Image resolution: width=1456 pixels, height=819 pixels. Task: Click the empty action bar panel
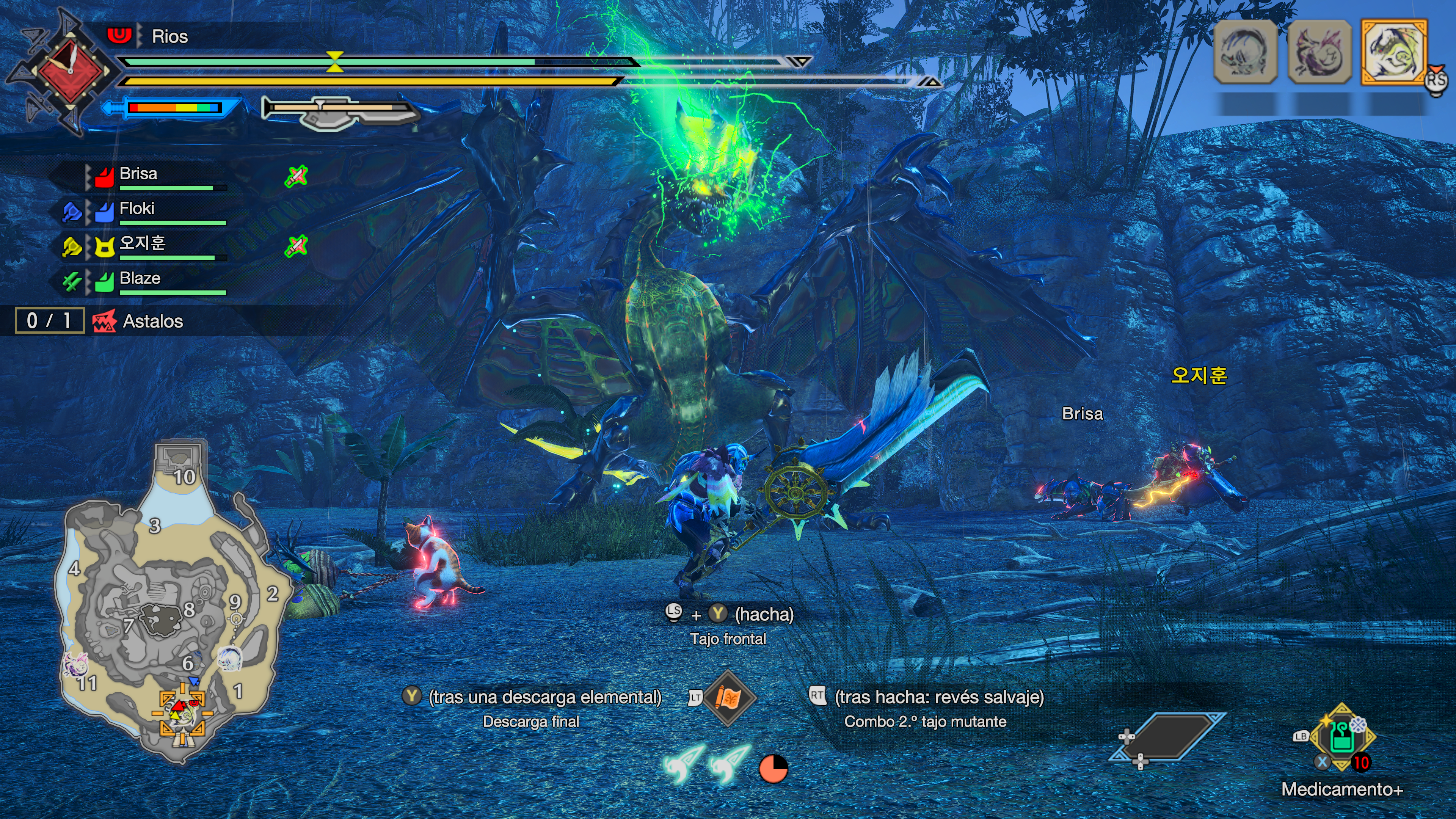click(x=1167, y=736)
